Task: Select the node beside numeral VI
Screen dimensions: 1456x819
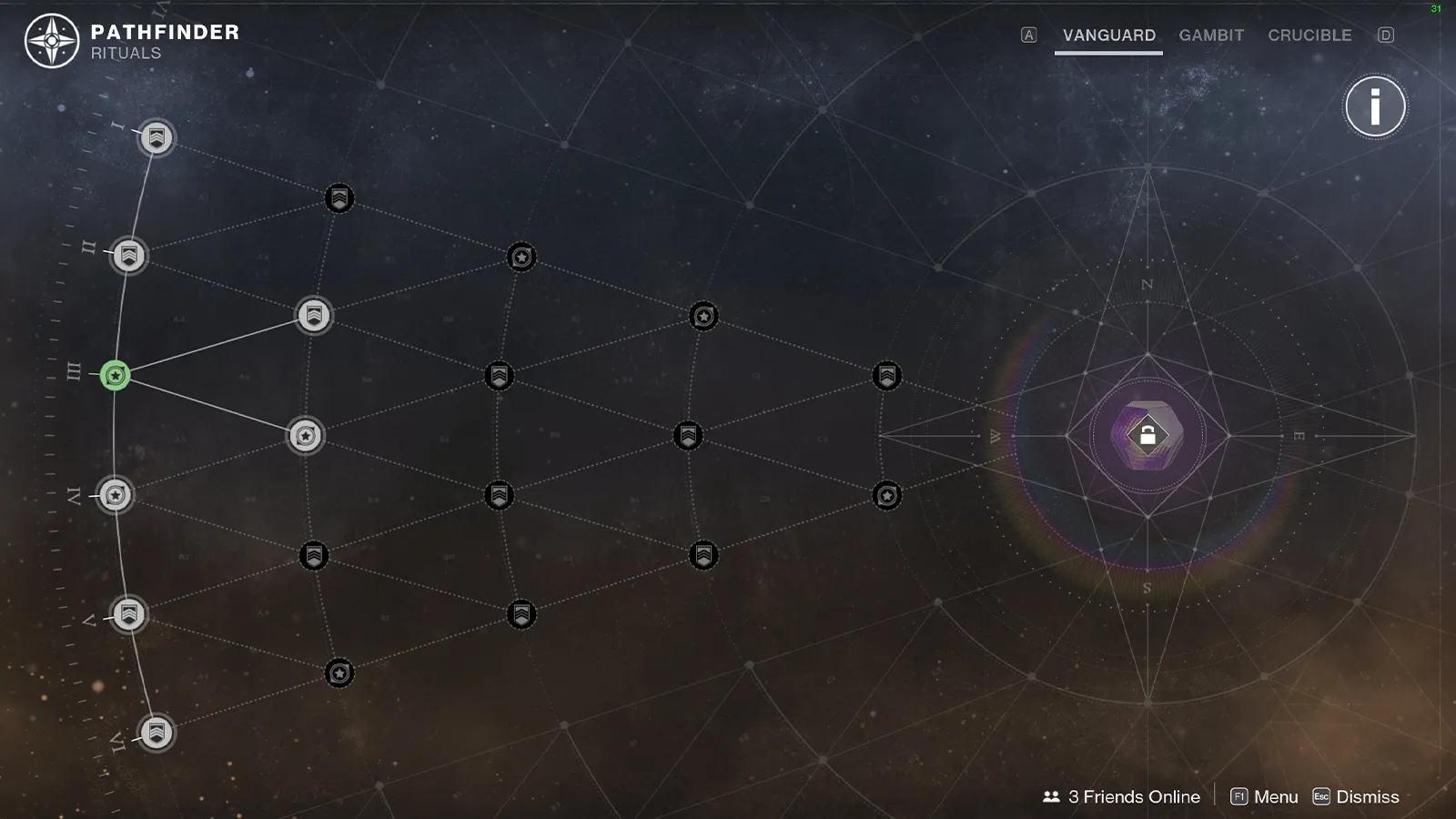Action: [x=157, y=733]
